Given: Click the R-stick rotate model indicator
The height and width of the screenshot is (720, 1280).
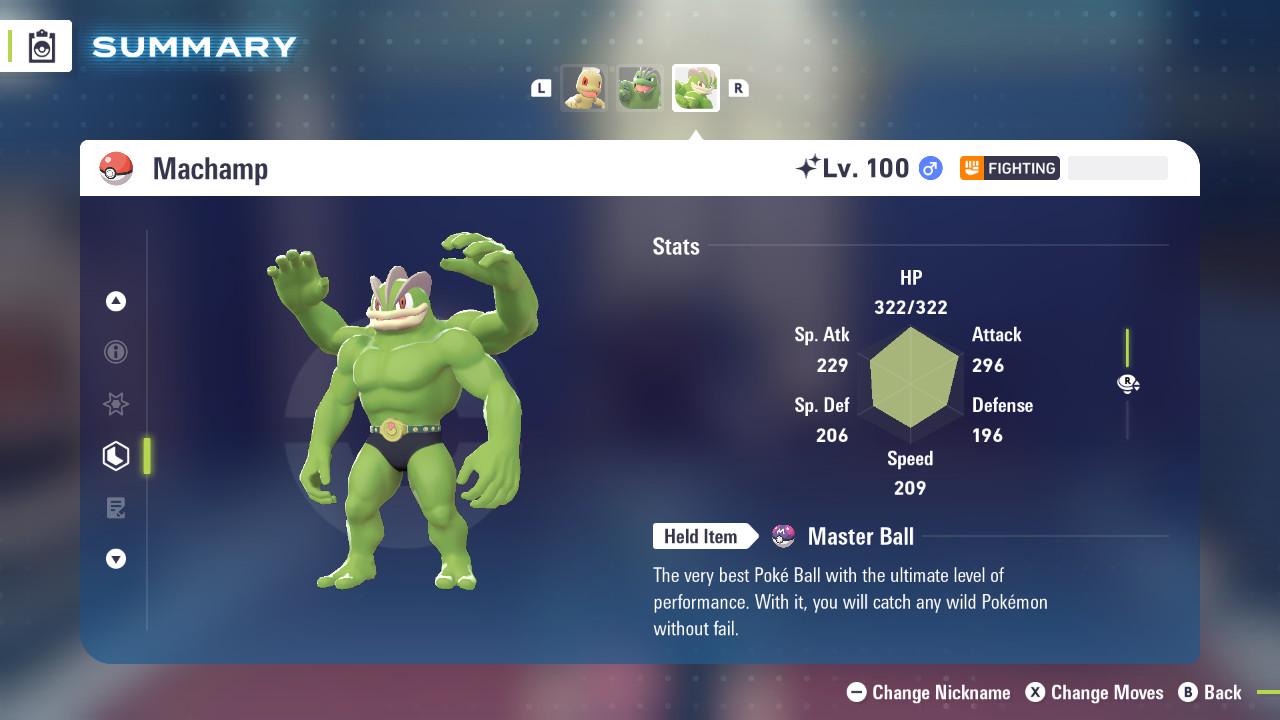Looking at the screenshot, I should coord(1128,384).
